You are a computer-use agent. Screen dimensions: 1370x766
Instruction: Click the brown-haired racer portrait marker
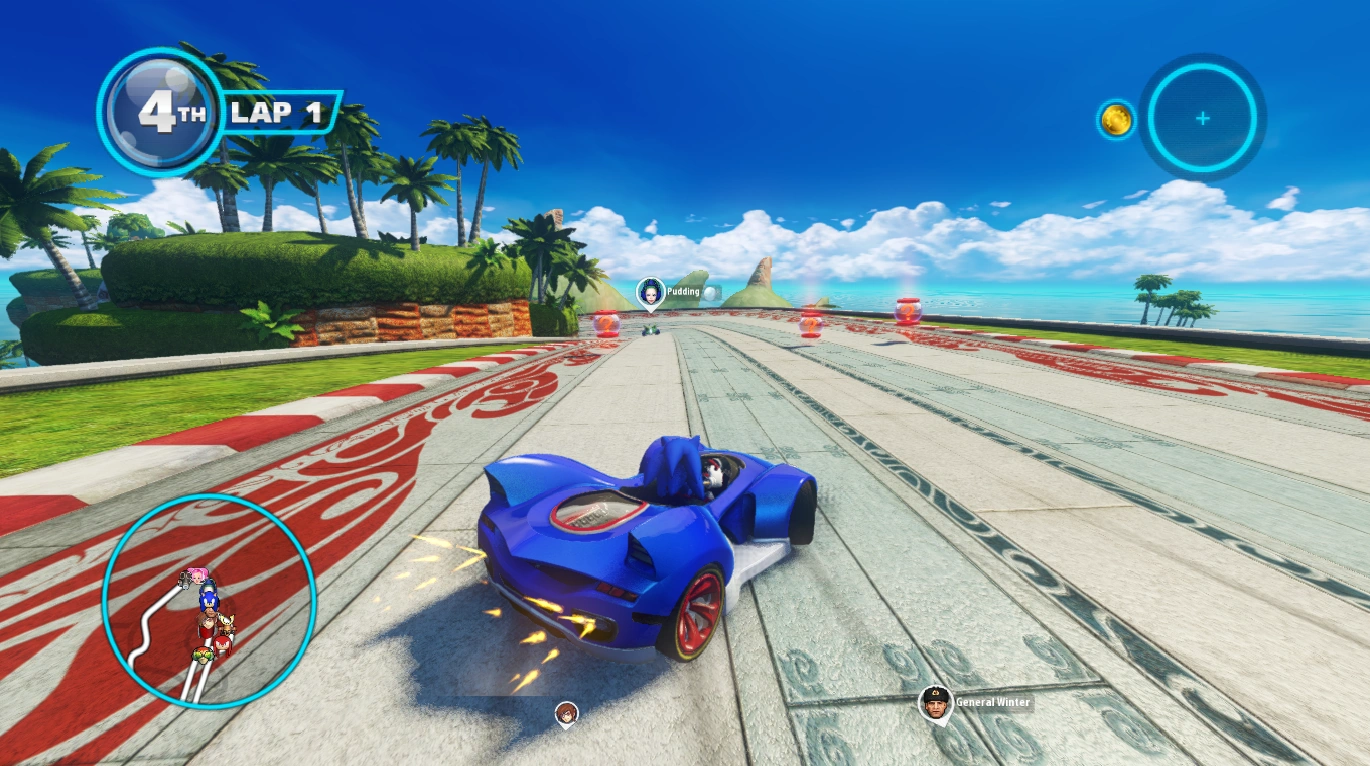point(567,714)
